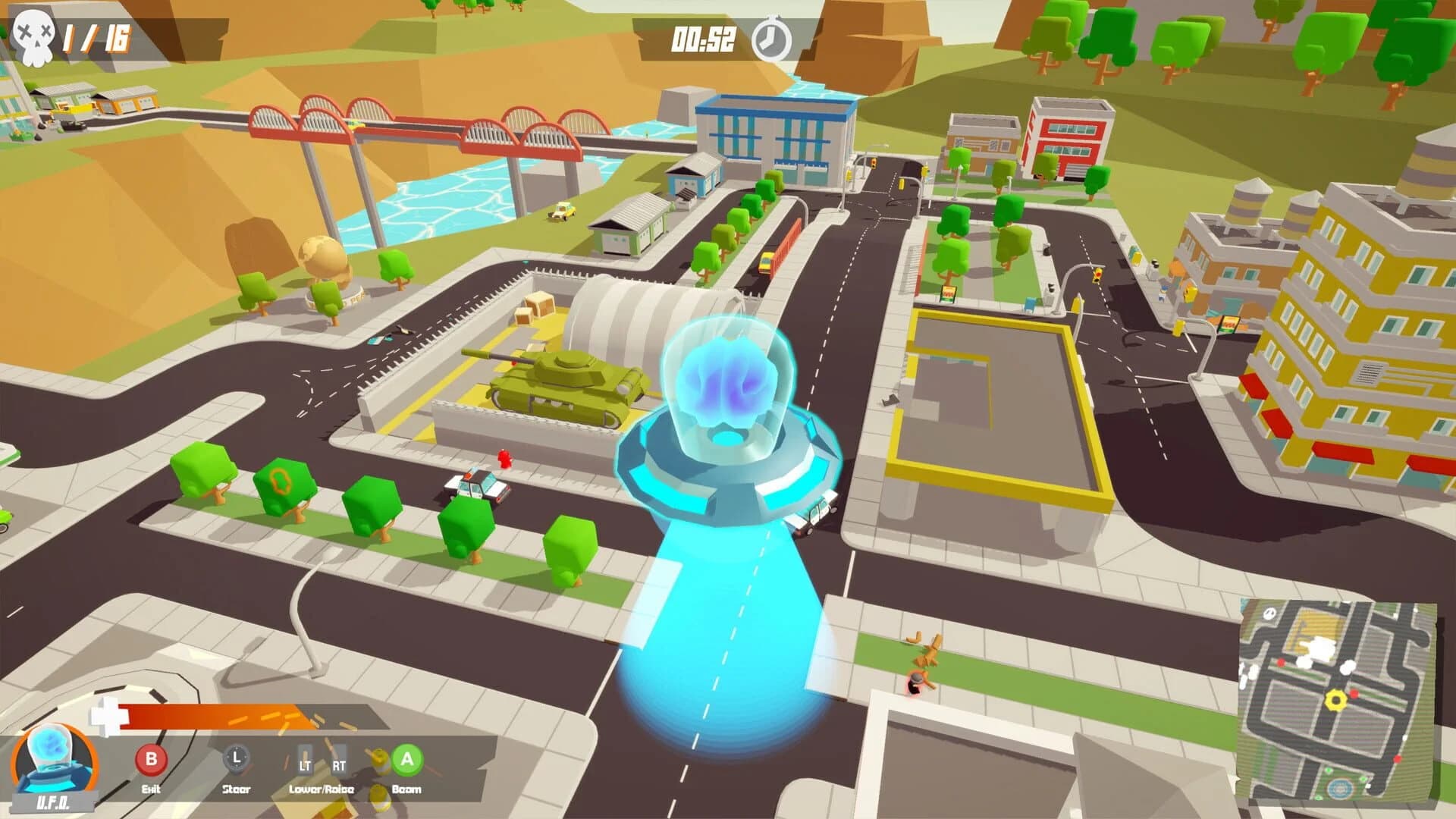Click a red enemy dot on the minimap

coord(1354,695)
